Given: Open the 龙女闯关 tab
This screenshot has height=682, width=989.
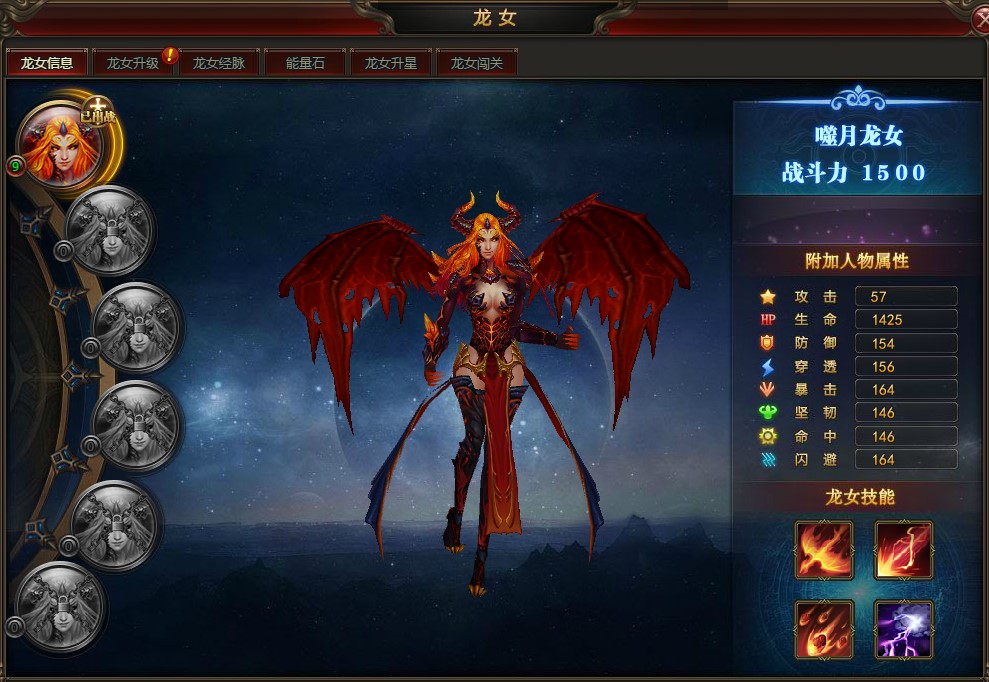Looking at the screenshot, I should [x=476, y=63].
